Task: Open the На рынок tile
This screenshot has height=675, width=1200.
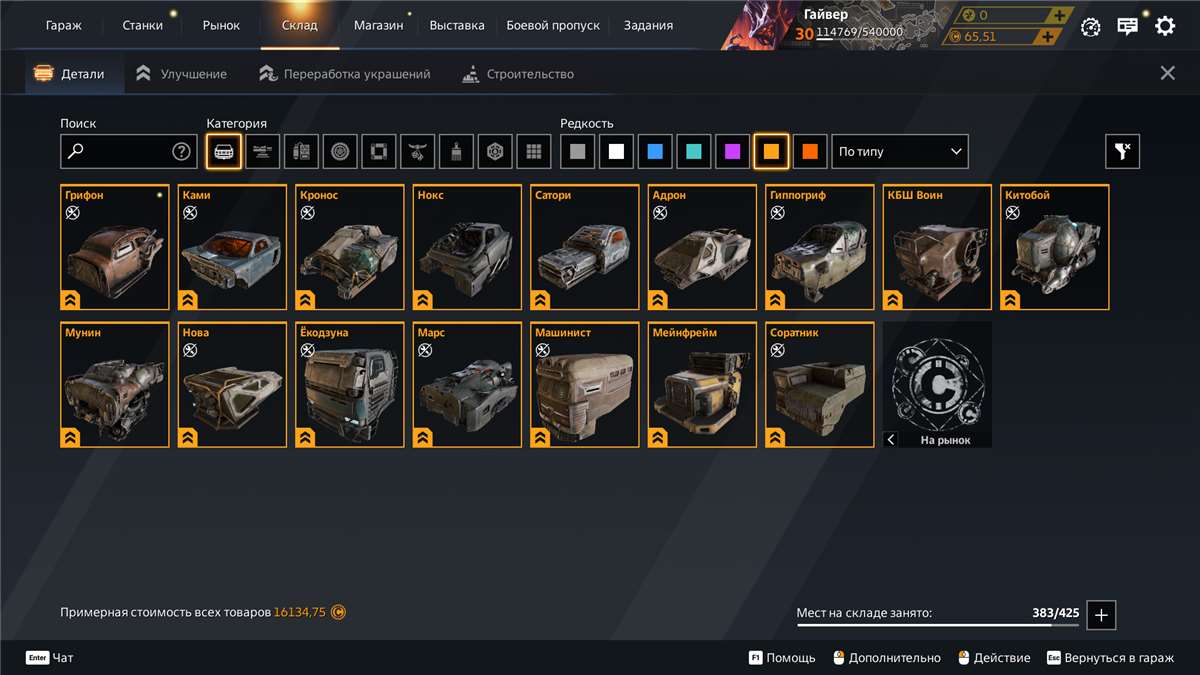Action: coord(937,385)
